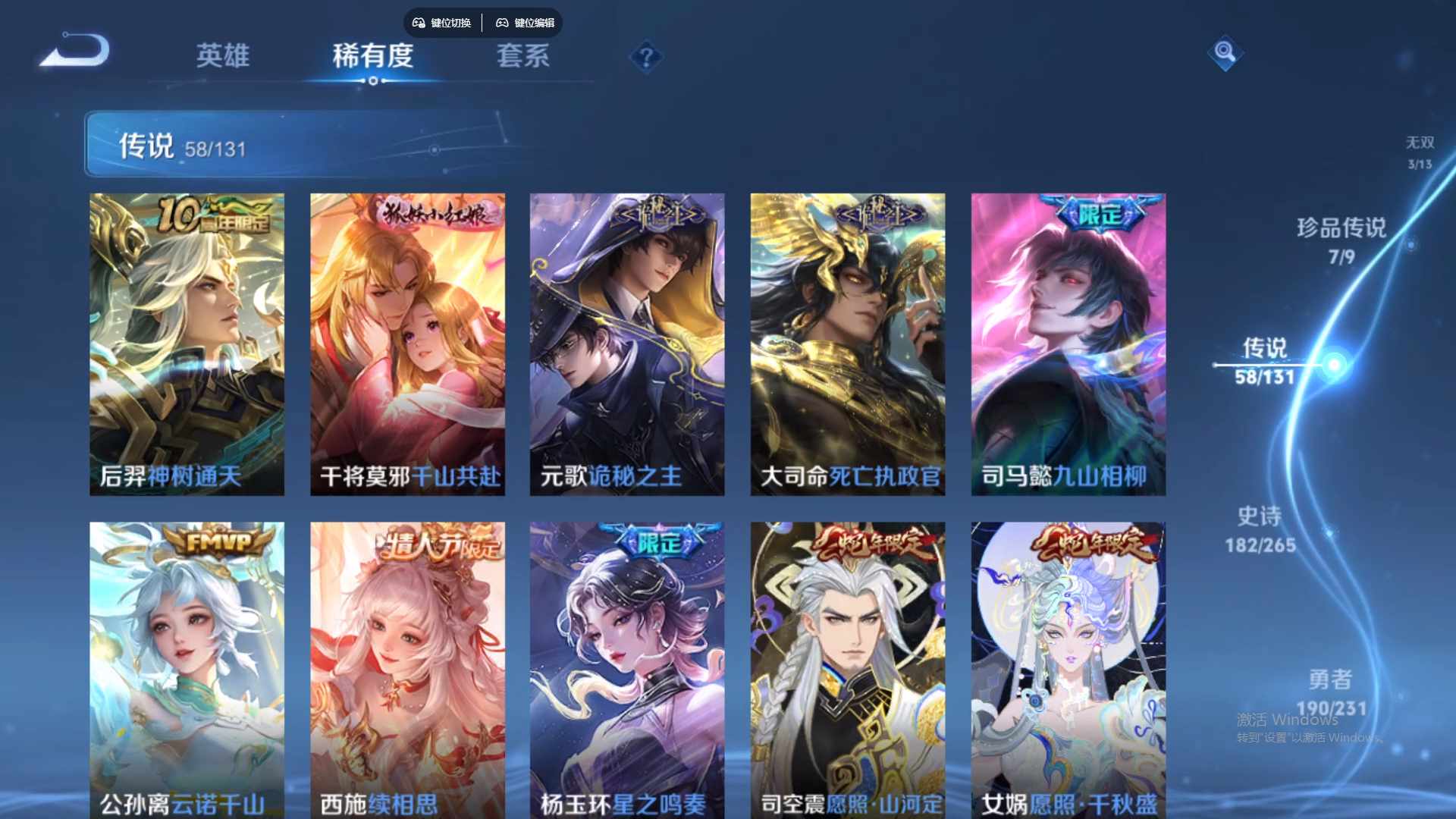The height and width of the screenshot is (819, 1456).
Task: Click the gamepad icon beside 键位切换
Action: point(418,23)
